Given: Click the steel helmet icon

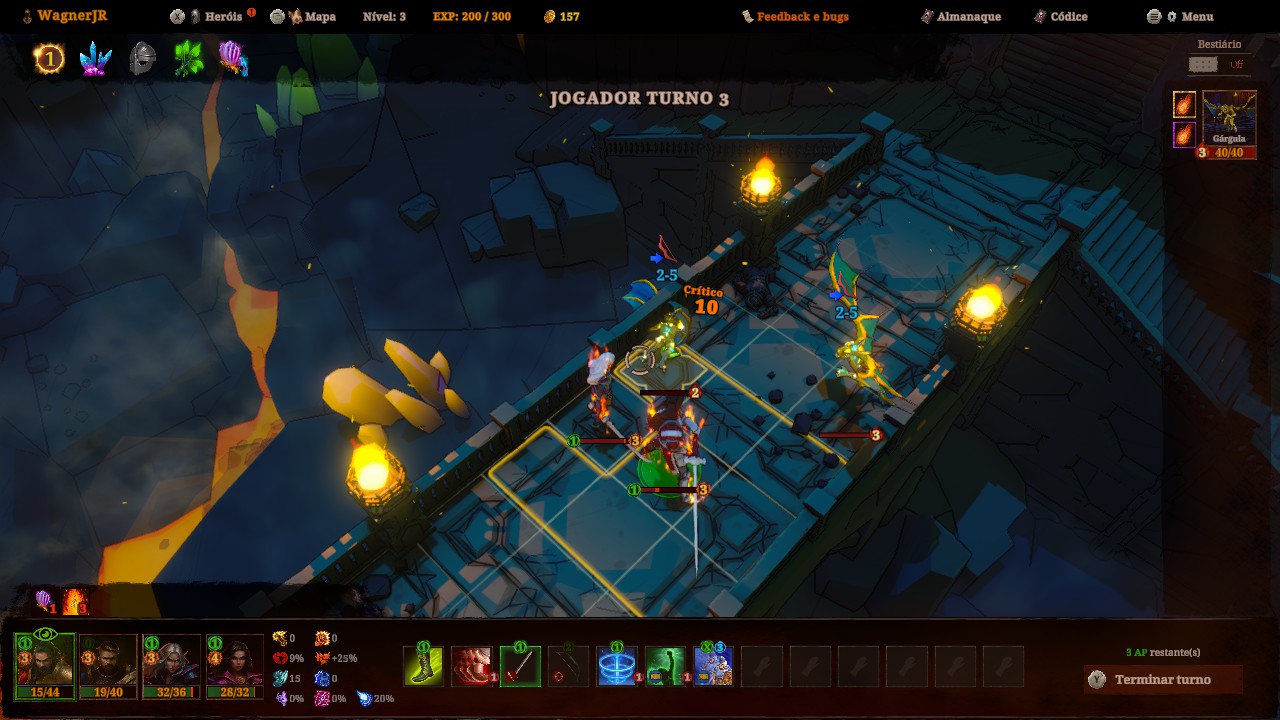Looking at the screenshot, I should point(142,59).
